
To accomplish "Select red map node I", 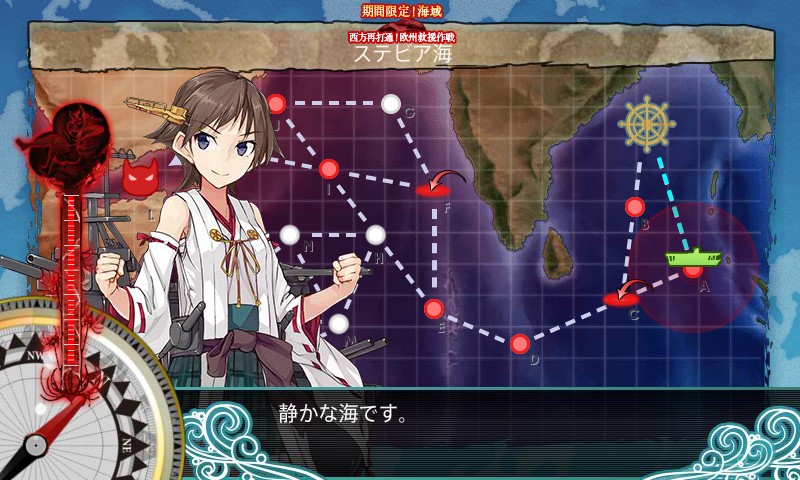I will point(329,169).
